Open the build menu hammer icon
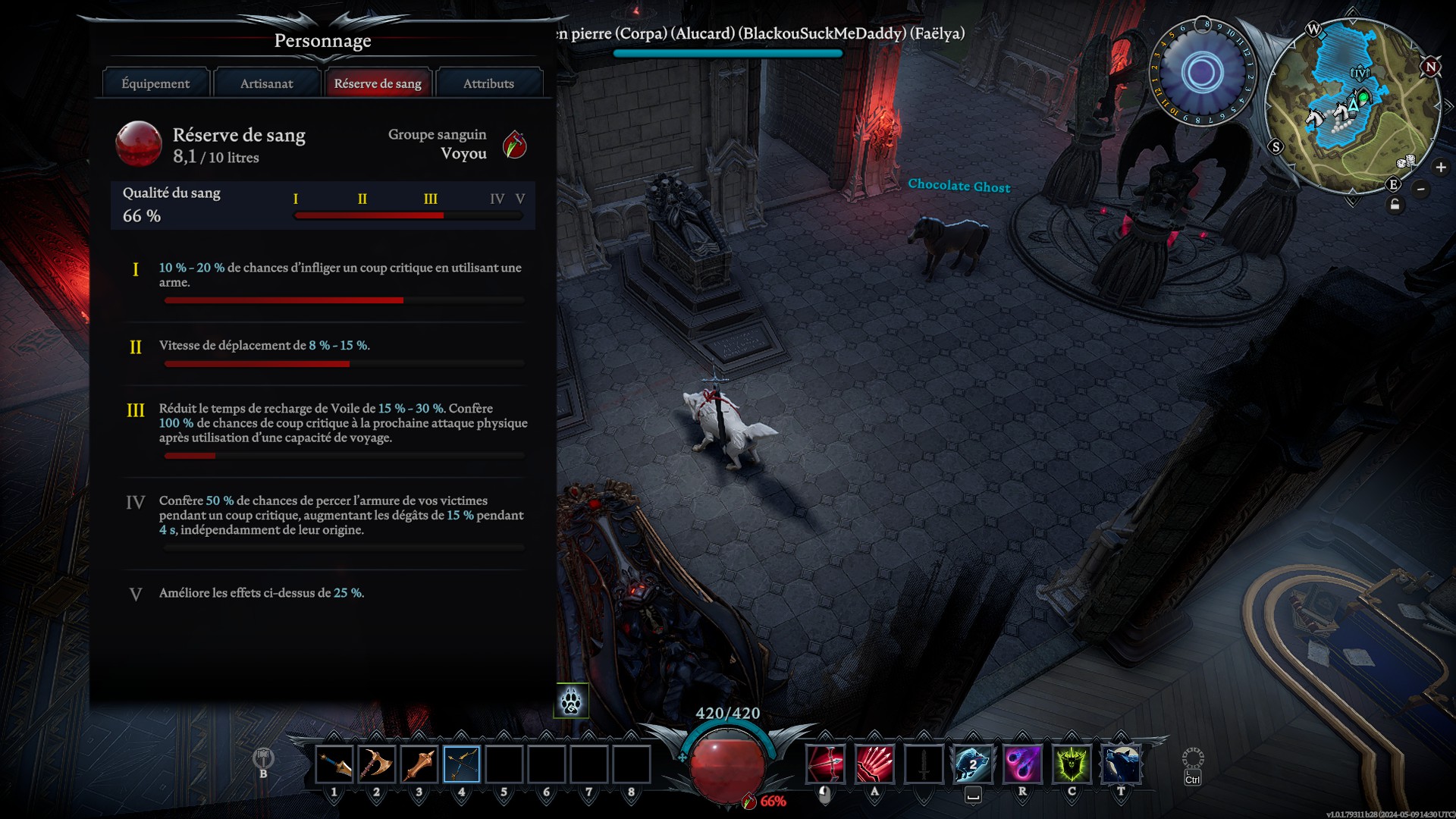 coord(263,758)
